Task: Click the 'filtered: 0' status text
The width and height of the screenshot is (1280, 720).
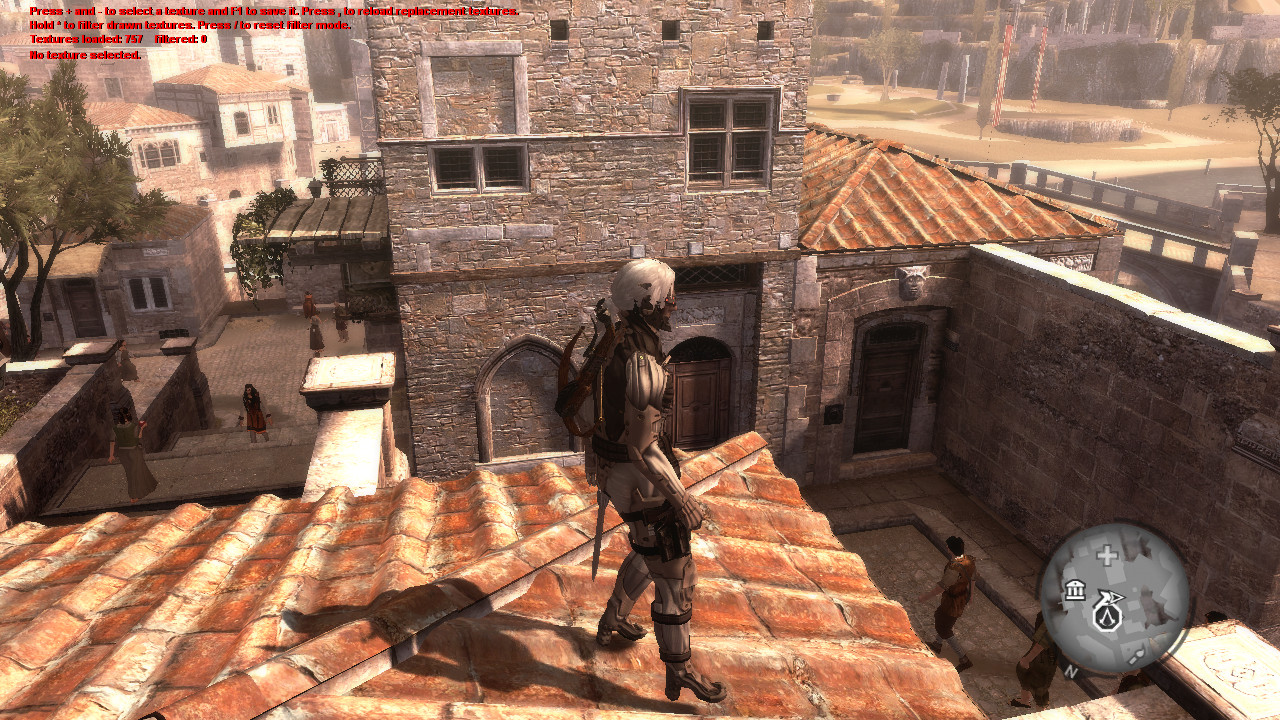Action: (180, 39)
